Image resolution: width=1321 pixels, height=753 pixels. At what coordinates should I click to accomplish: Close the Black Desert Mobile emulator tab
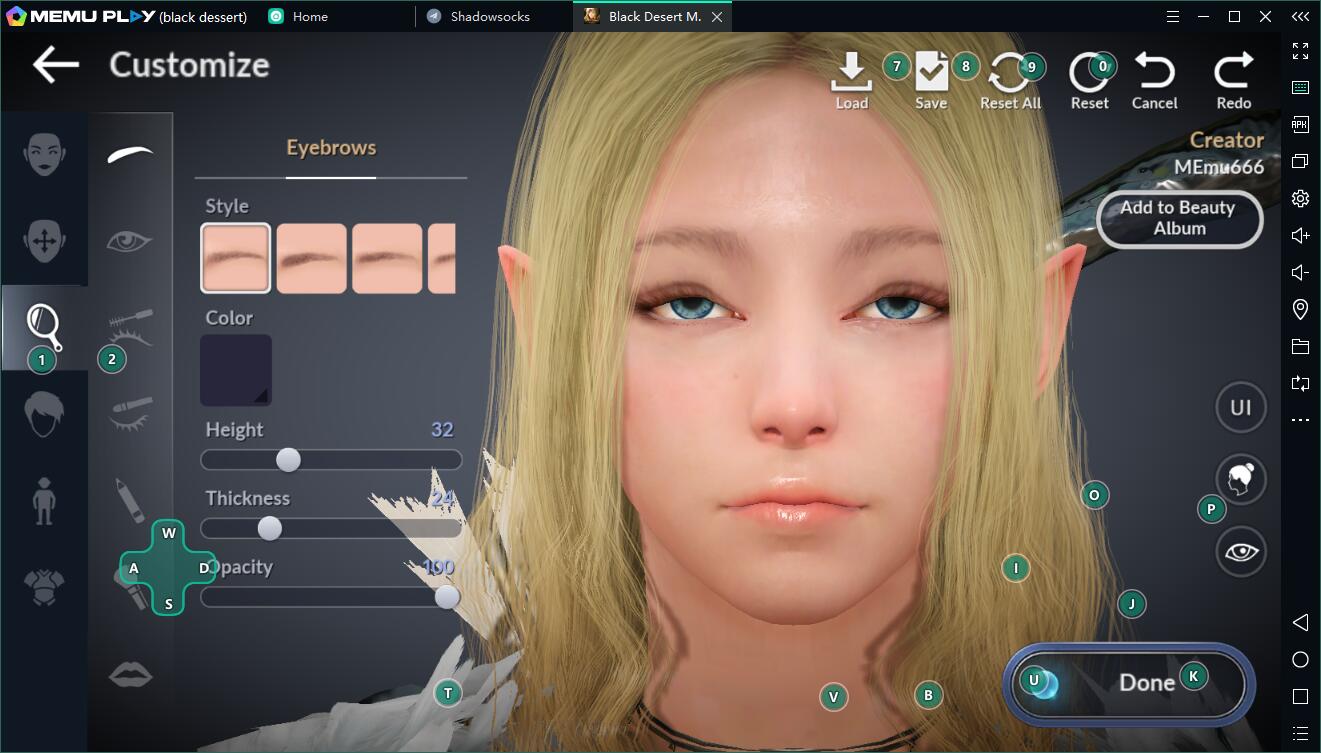pyautogui.click(x=716, y=17)
